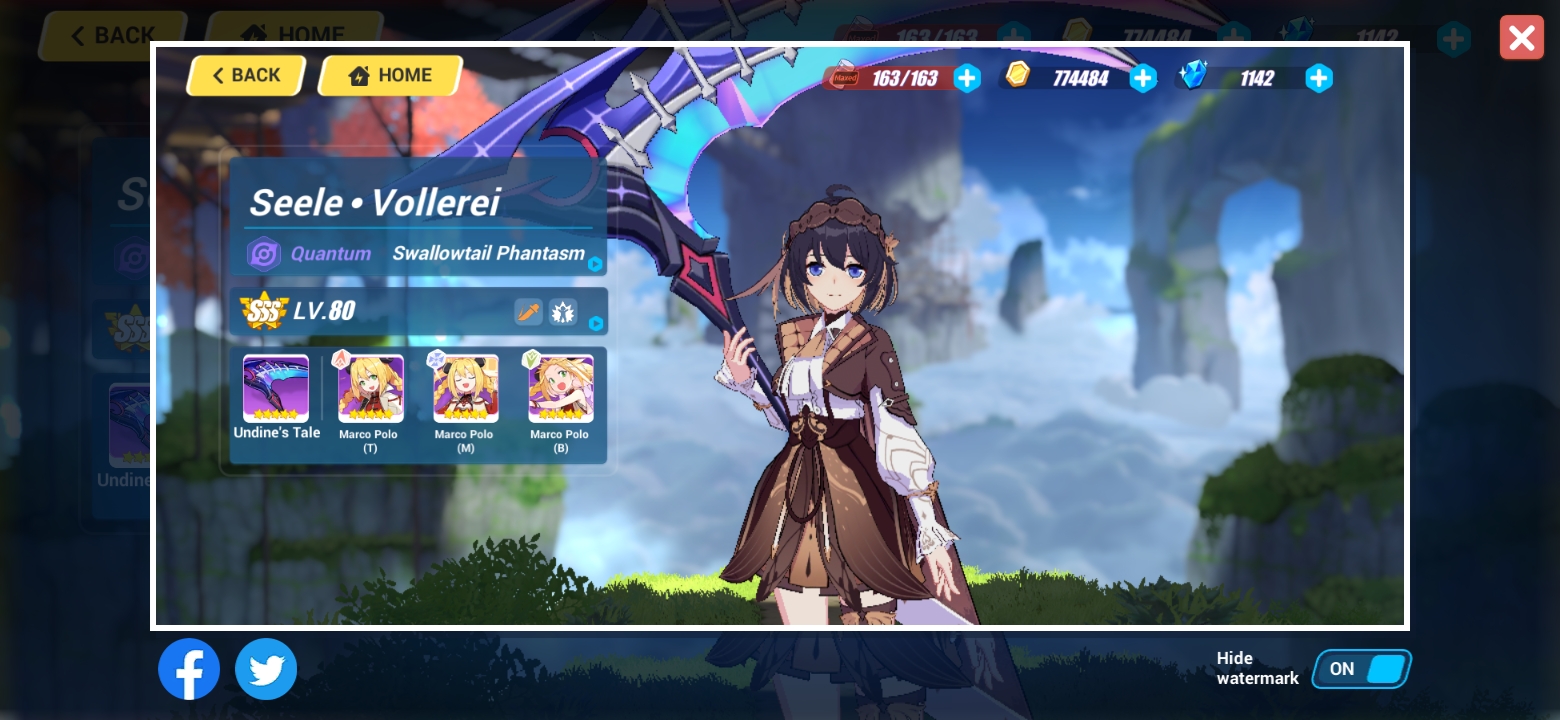Click the plus to buy stamina

pyautogui.click(x=967, y=78)
